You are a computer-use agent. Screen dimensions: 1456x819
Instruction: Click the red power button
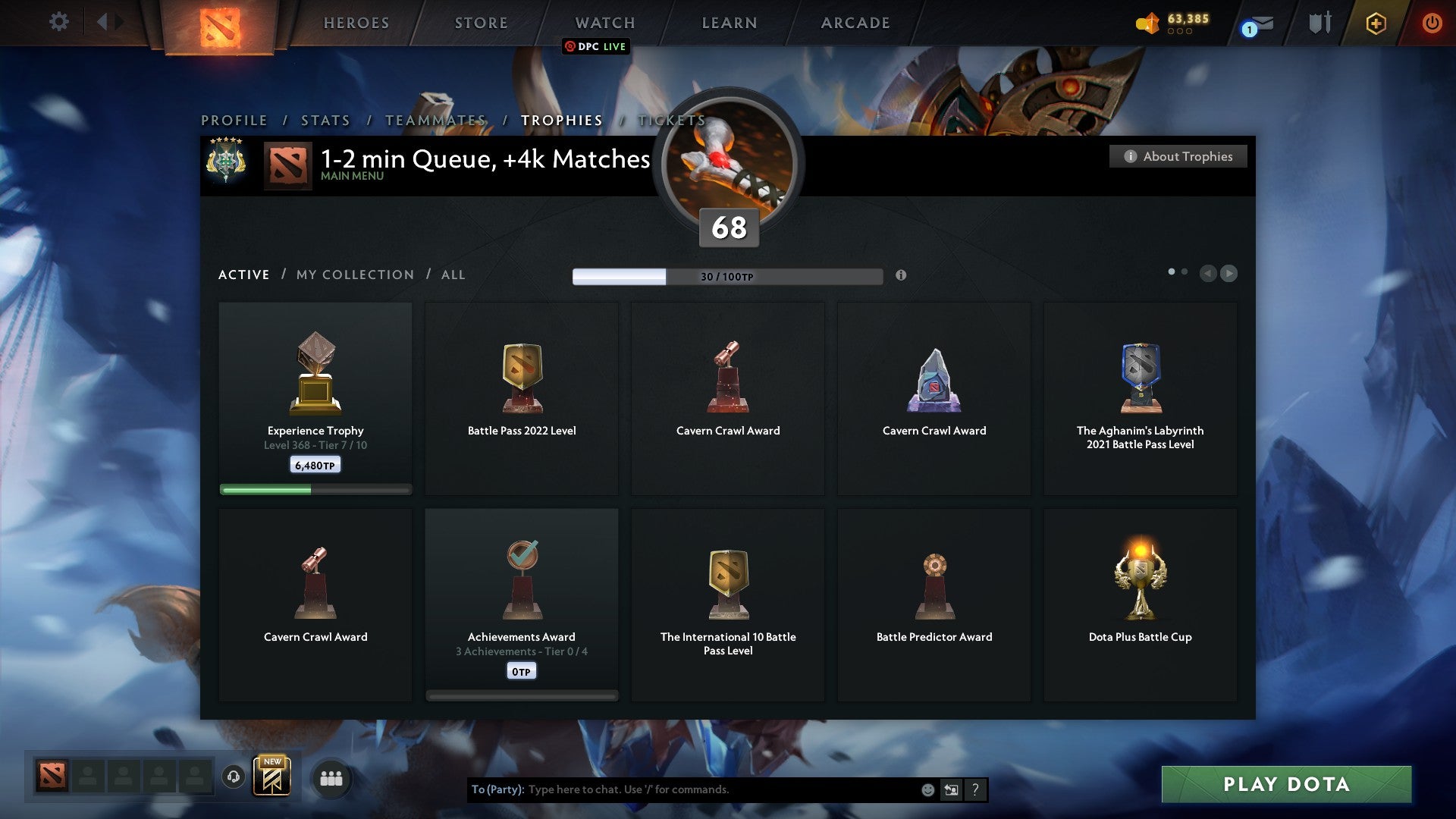[1432, 23]
